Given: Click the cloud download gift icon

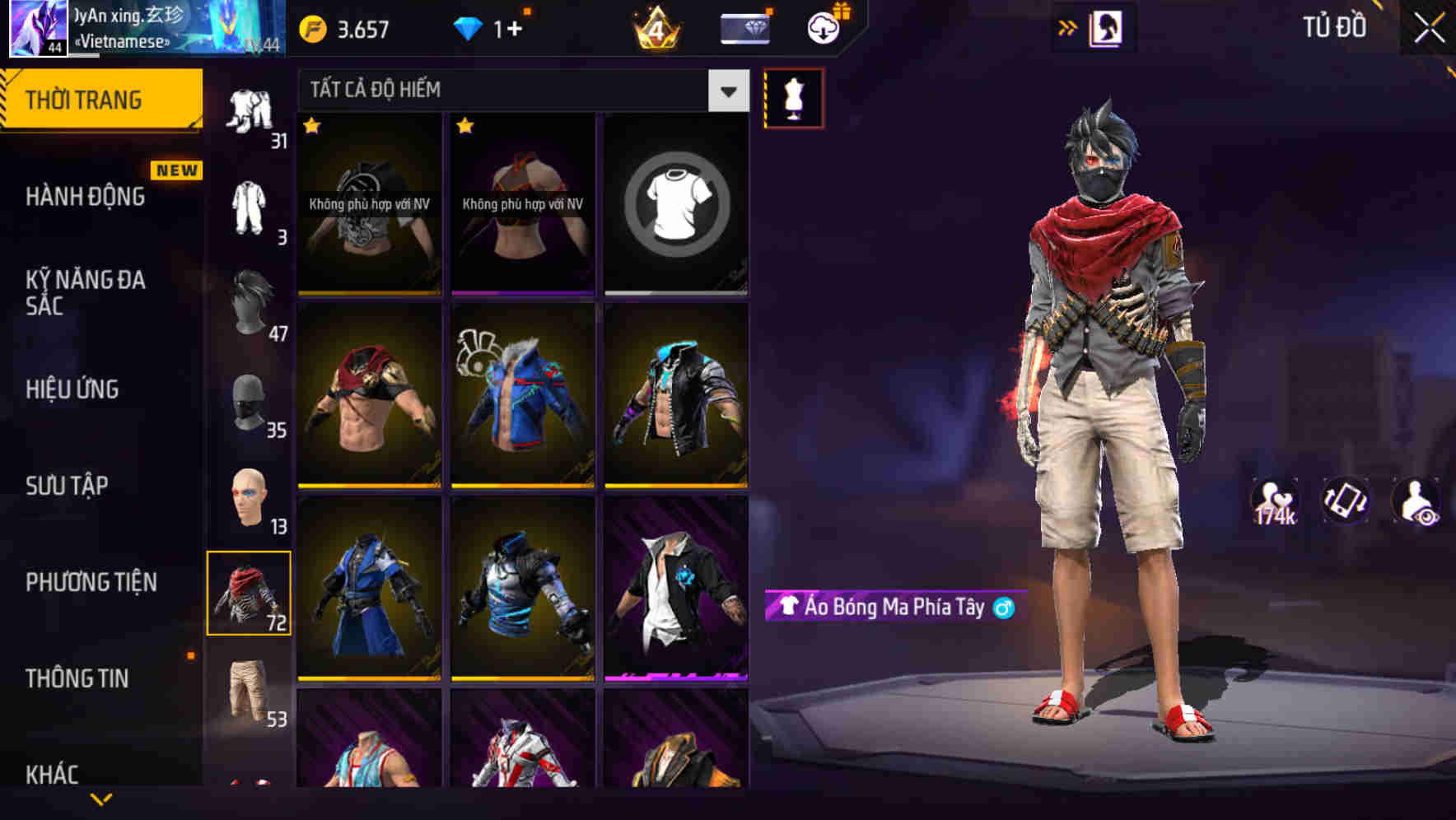Looking at the screenshot, I should (x=821, y=27).
